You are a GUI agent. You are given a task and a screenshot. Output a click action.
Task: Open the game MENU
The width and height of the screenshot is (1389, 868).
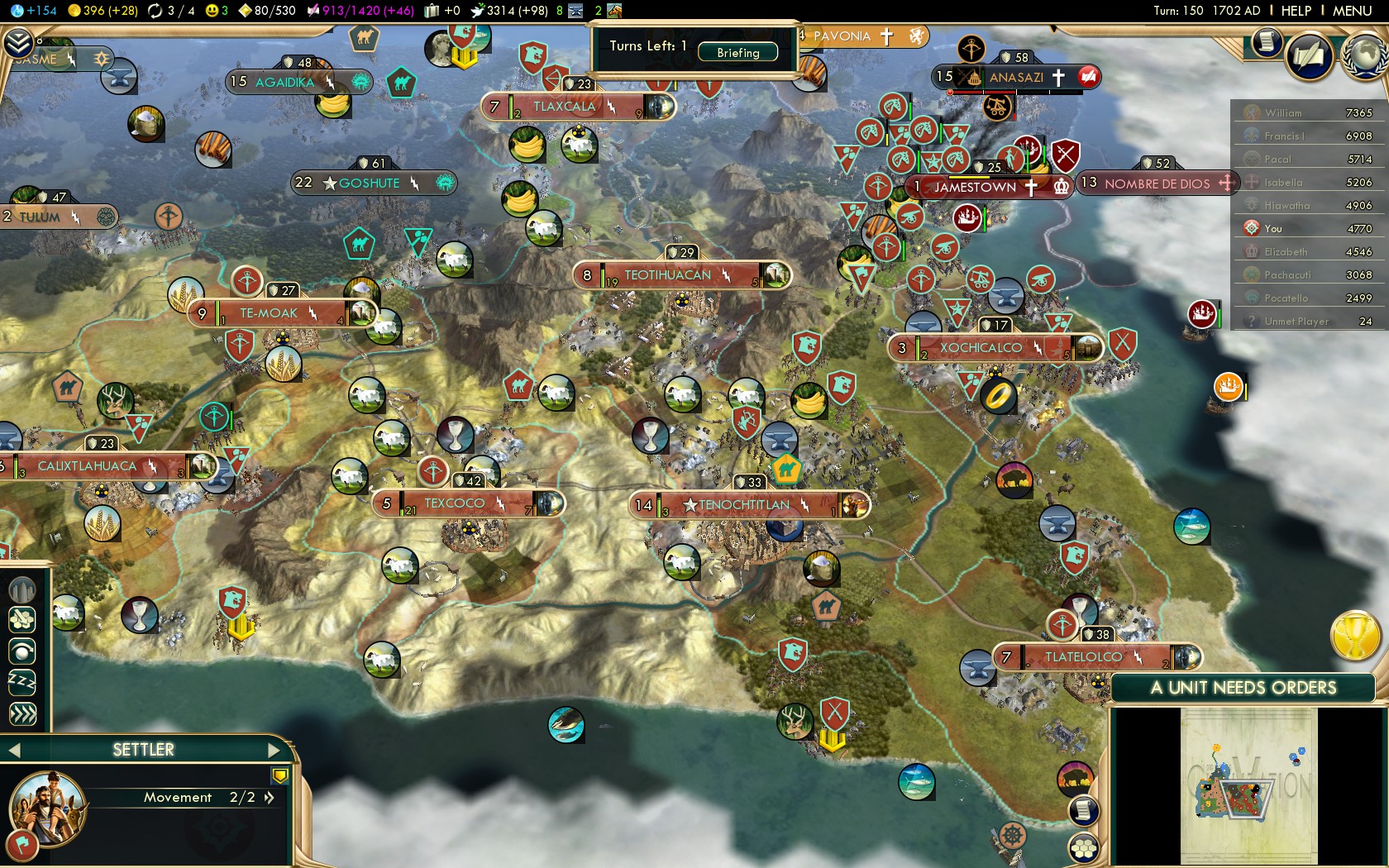1352,11
